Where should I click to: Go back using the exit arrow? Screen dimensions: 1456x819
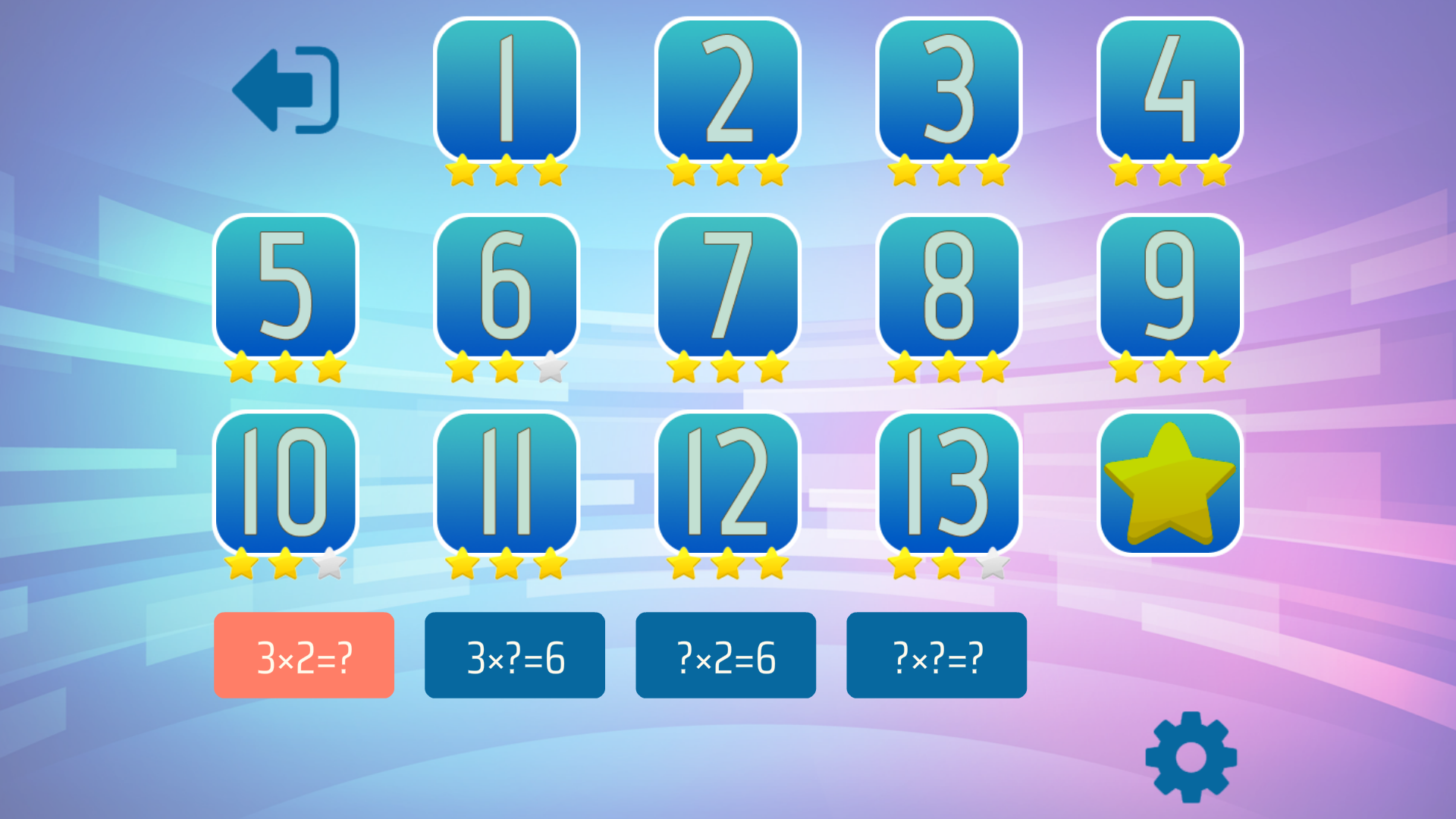[x=284, y=91]
